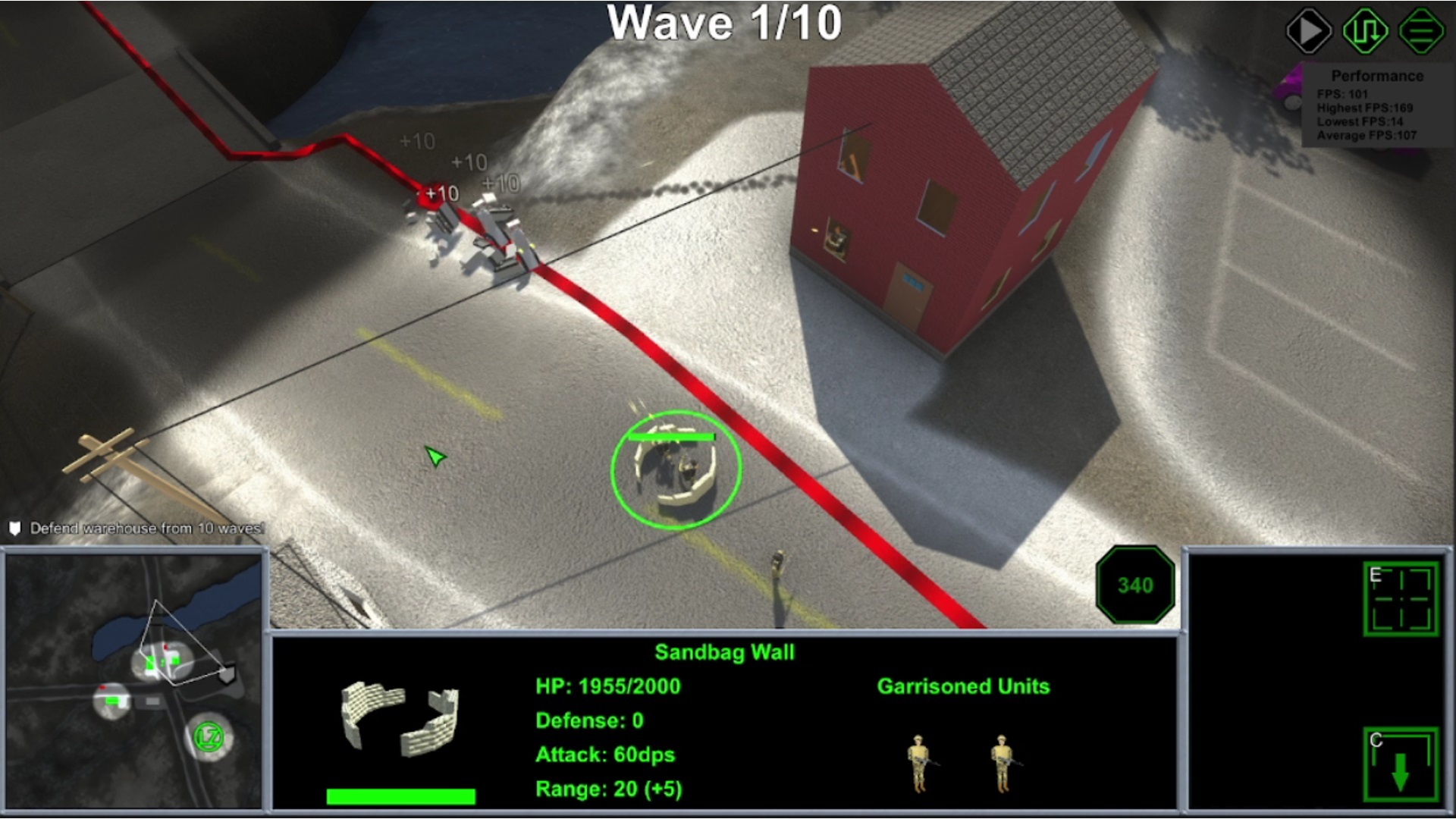The width and height of the screenshot is (1456, 819).
Task: Toggle the auto-start next wave icon
Action: tap(1365, 30)
